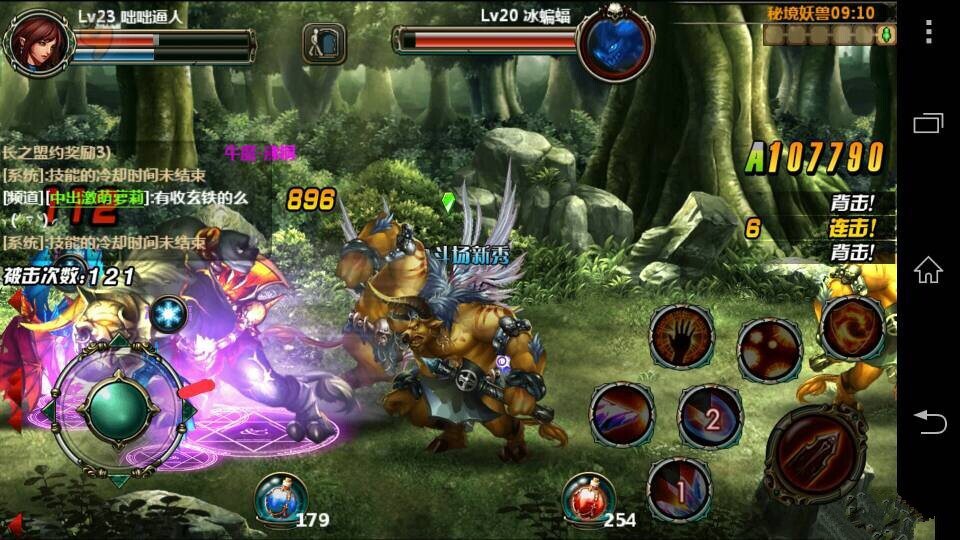Viewport: 960px width, 540px height.
Task: Tap the snowflake ice skill icon
Action: pyautogui.click(x=169, y=315)
